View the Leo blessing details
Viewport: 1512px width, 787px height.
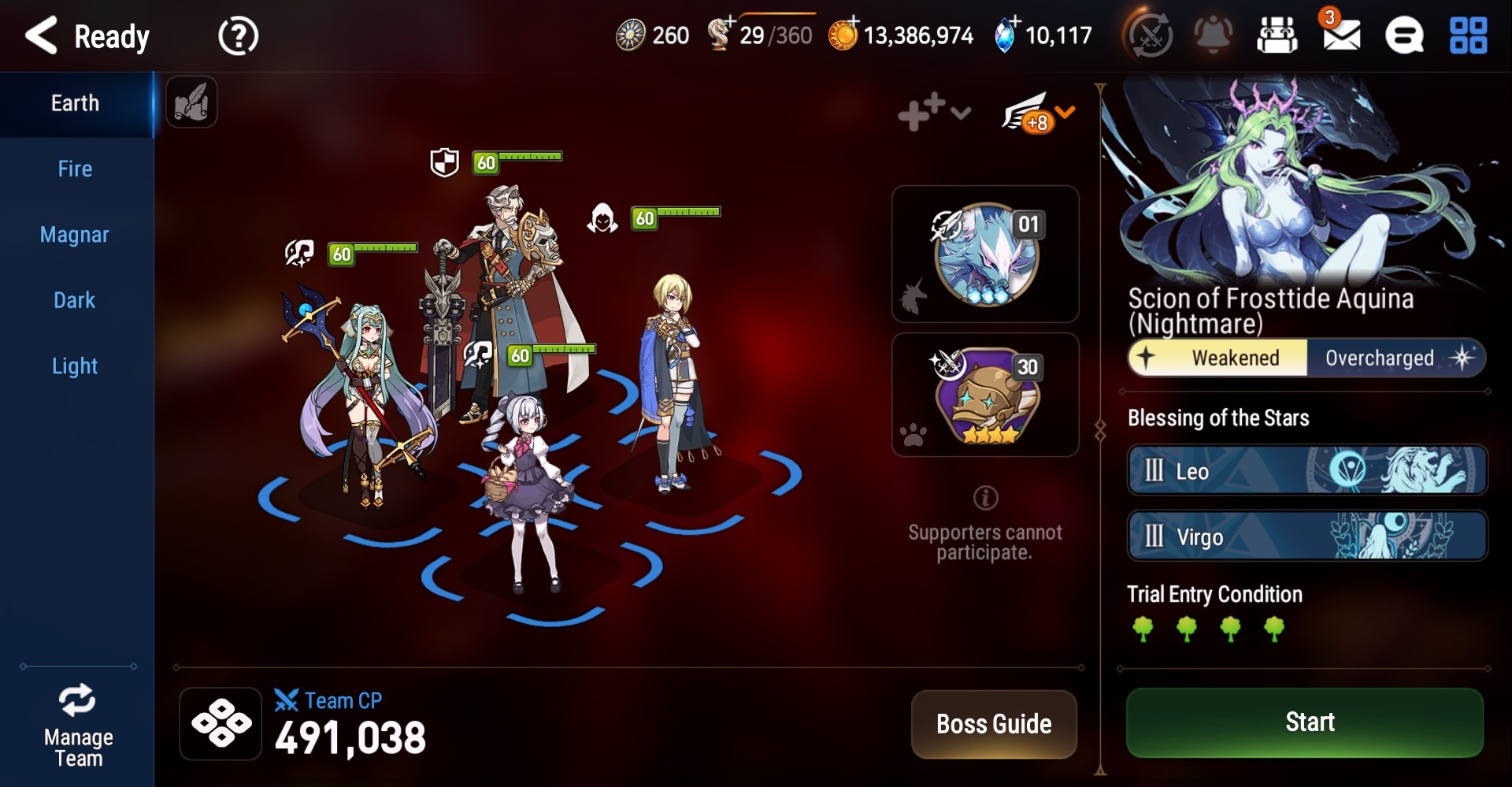pos(1306,470)
